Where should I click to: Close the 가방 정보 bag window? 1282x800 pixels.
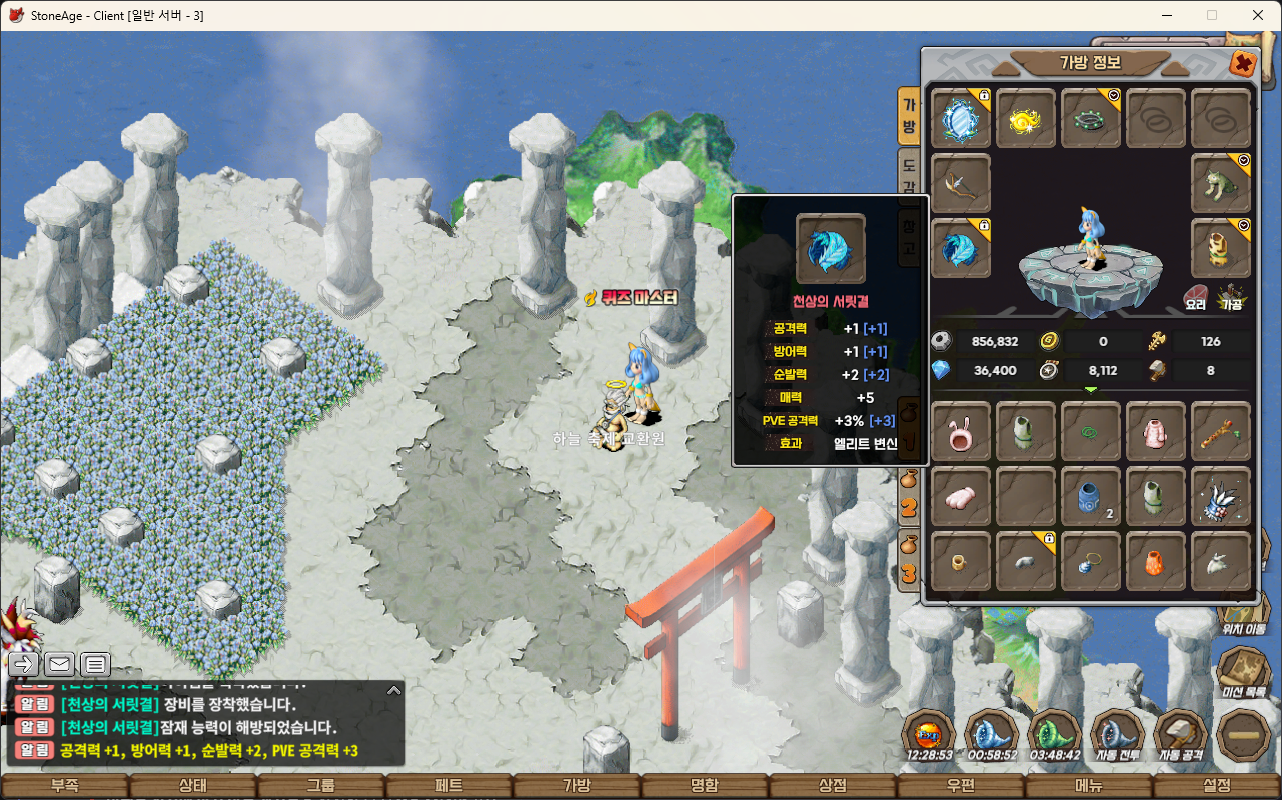(x=1242, y=63)
